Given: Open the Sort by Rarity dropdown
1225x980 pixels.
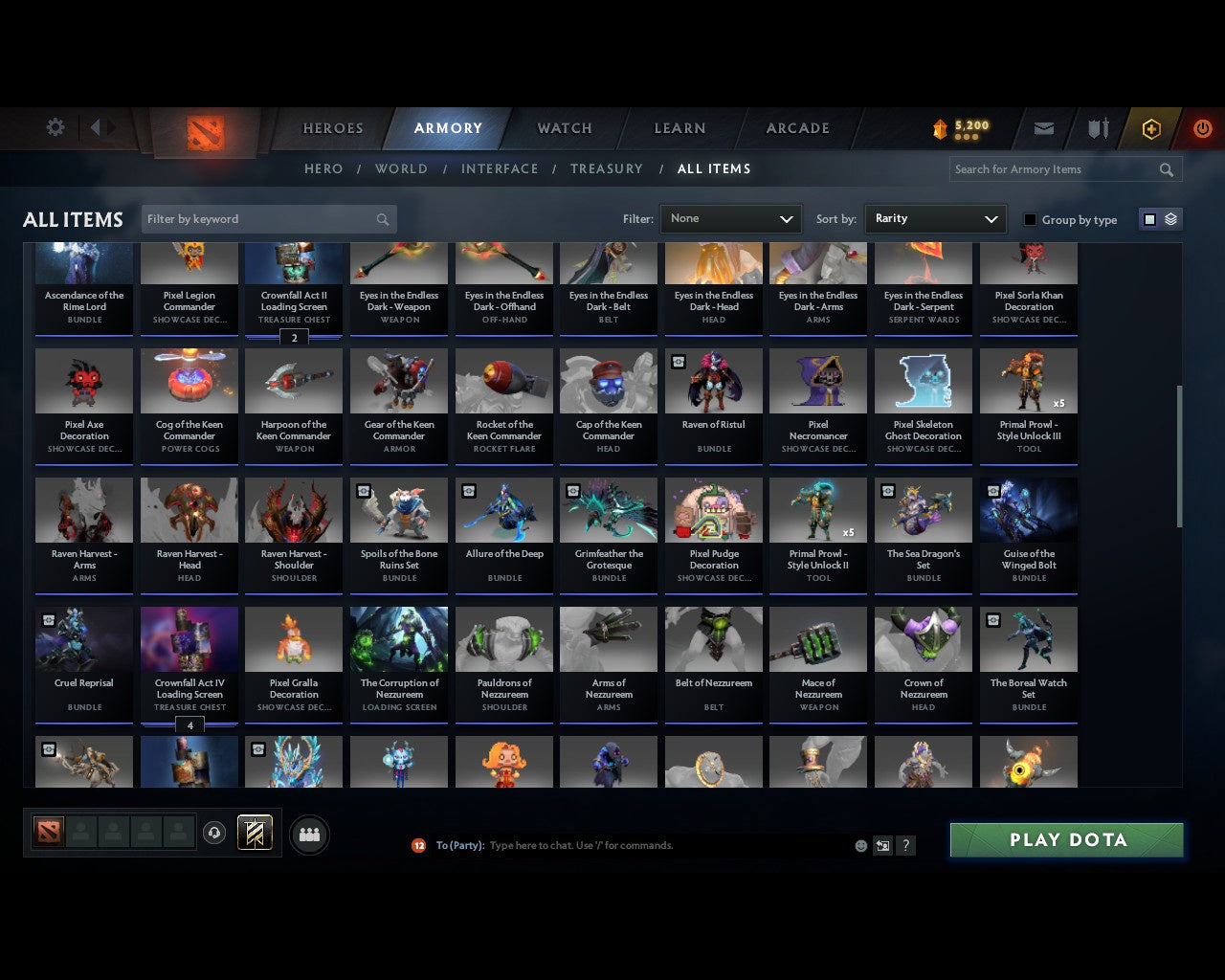Looking at the screenshot, I should (935, 218).
